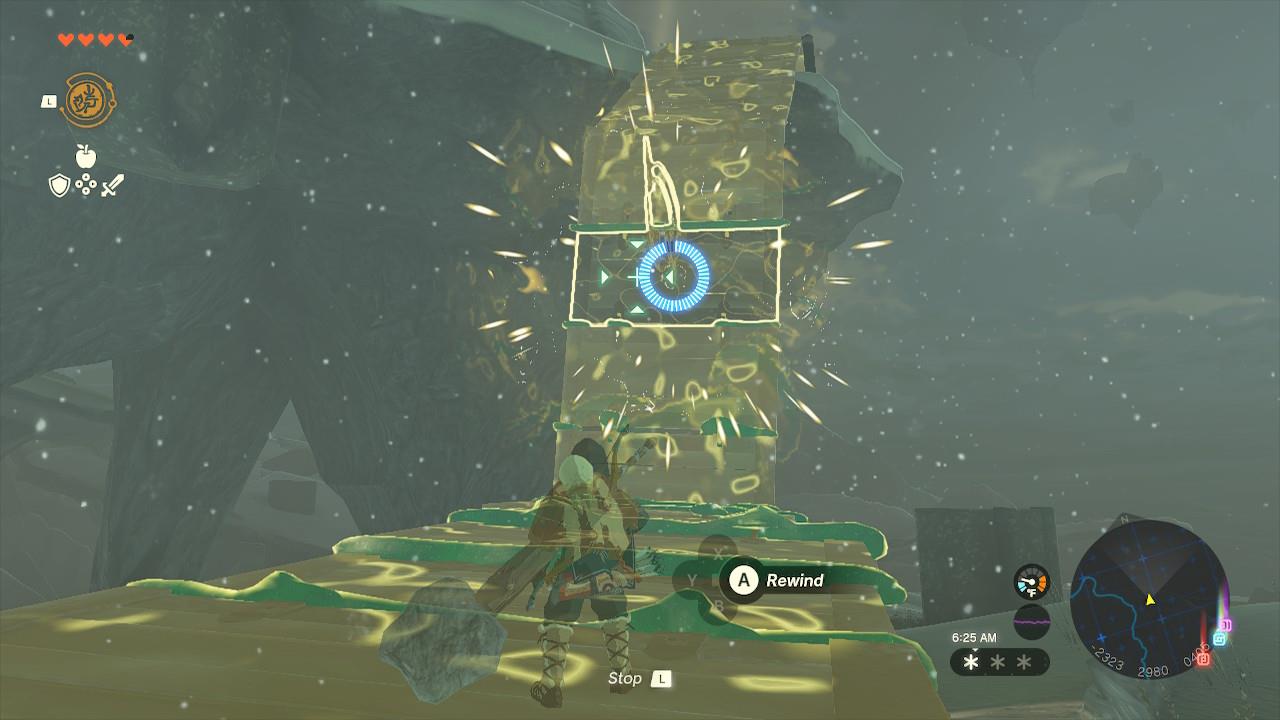This screenshot has height=720, width=1280.
Task: Click the purple-line noise meter
Action: point(1032,622)
